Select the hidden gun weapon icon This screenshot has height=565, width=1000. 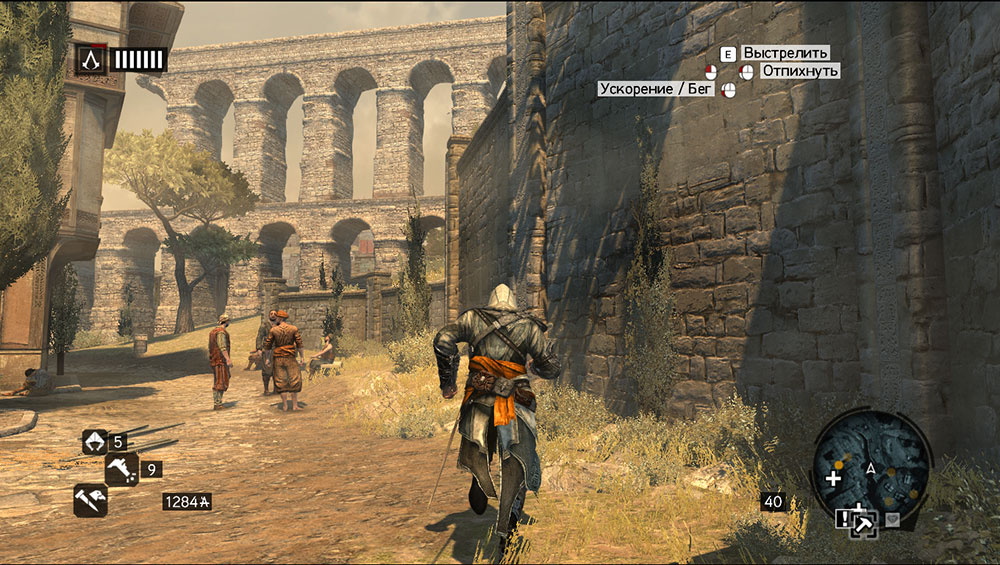click(x=121, y=468)
